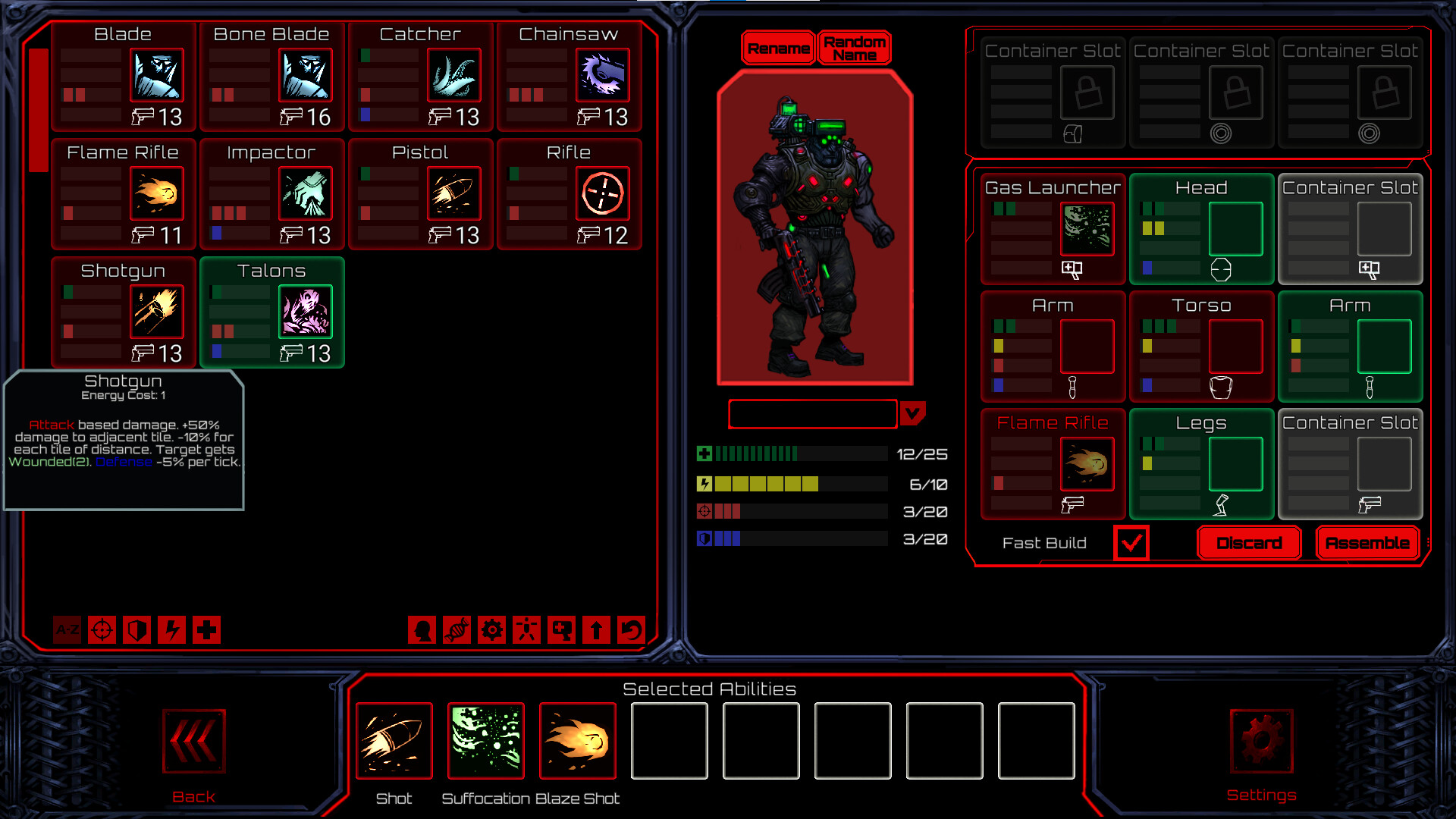Click the A-Z sorting icon

pos(67,630)
